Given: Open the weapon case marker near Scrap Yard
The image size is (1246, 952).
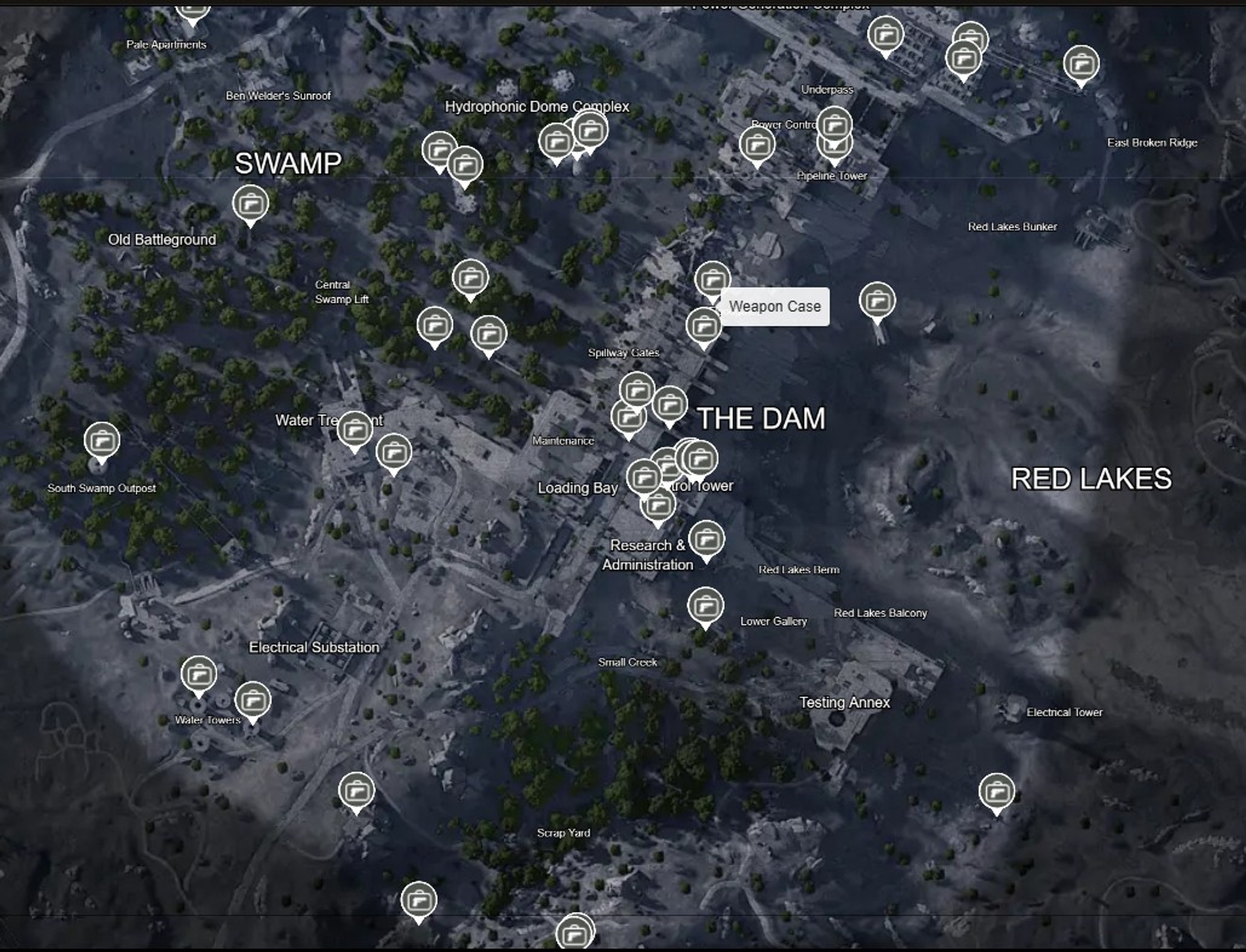Looking at the screenshot, I should click(x=575, y=933).
